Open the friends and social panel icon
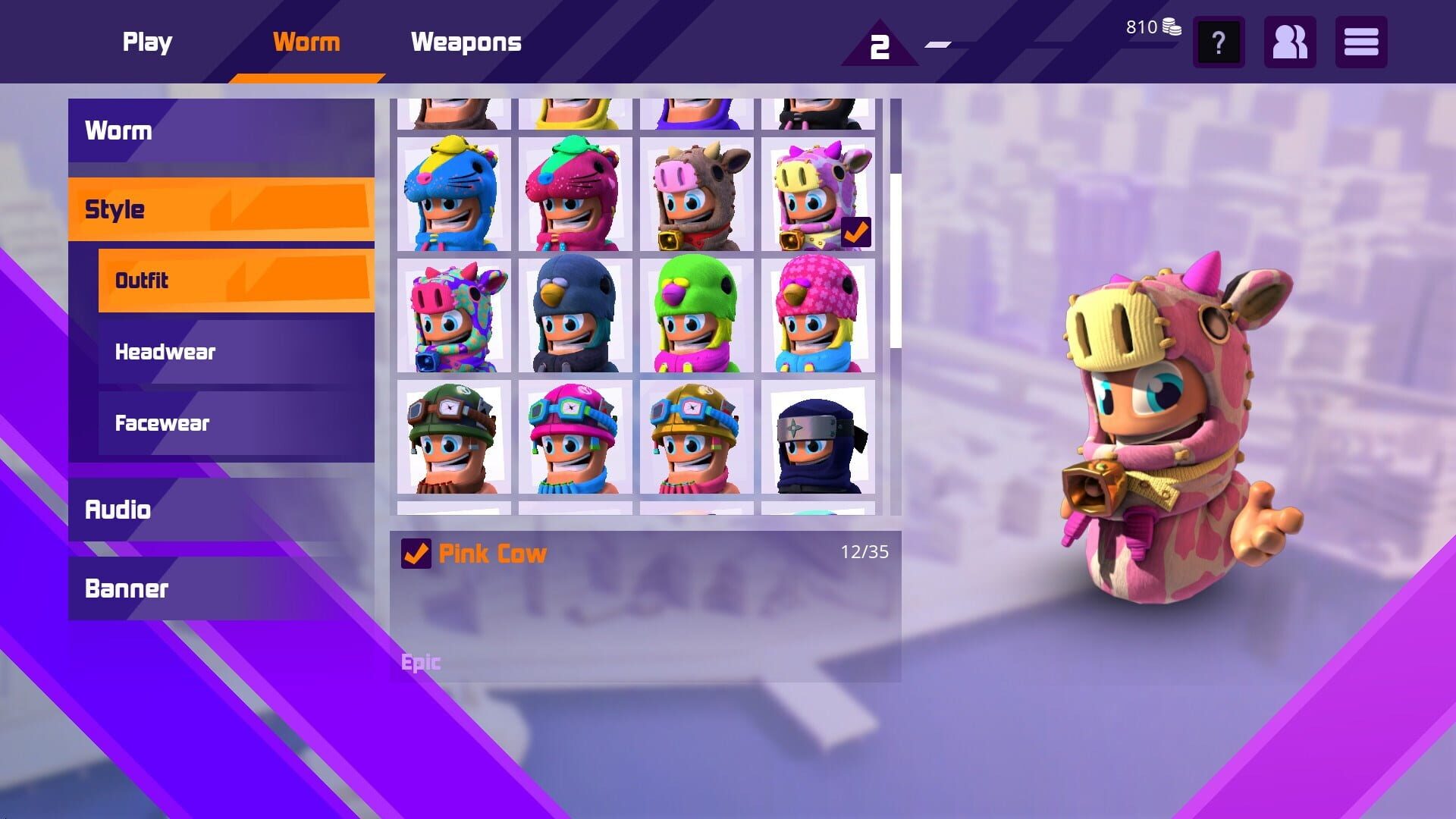Image resolution: width=1456 pixels, height=819 pixels. tap(1289, 43)
